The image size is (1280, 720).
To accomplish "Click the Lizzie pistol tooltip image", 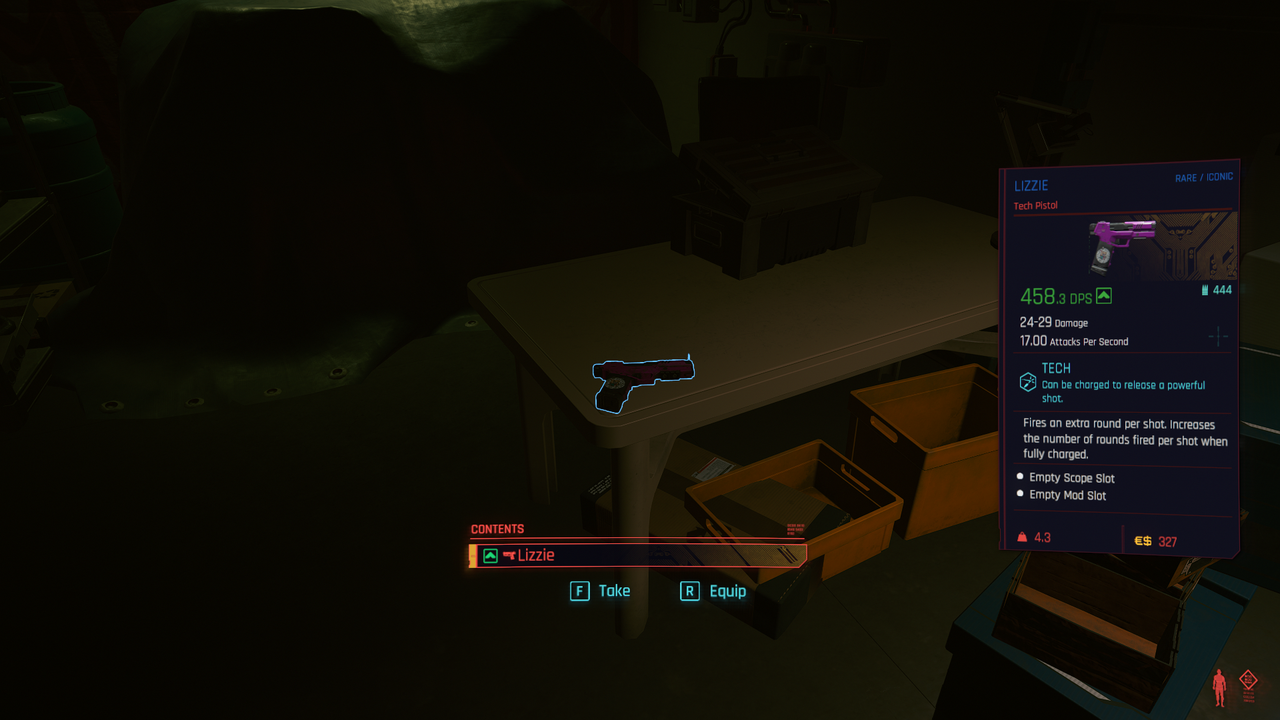I will point(1124,246).
